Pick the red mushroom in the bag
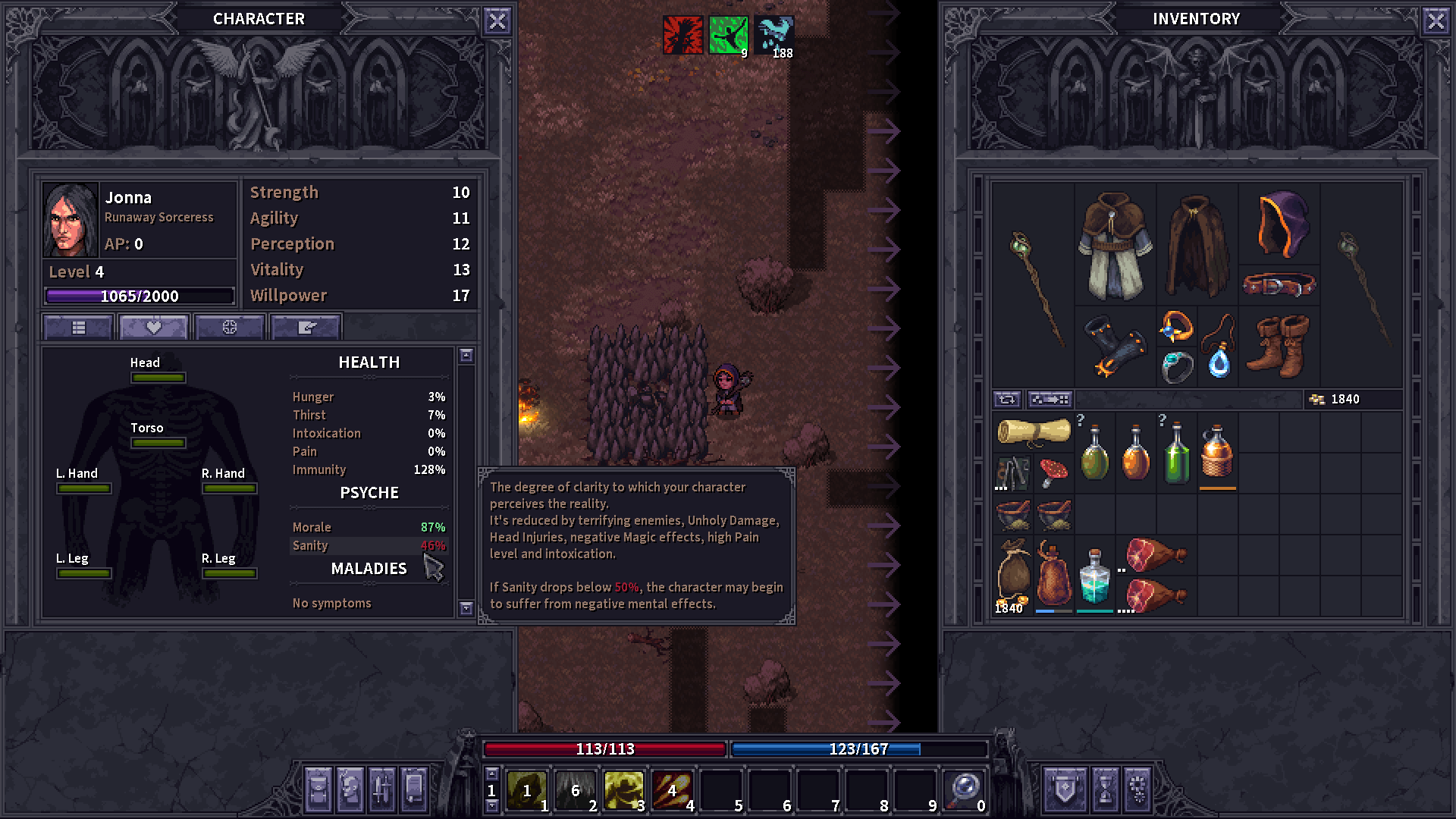 click(x=1053, y=472)
